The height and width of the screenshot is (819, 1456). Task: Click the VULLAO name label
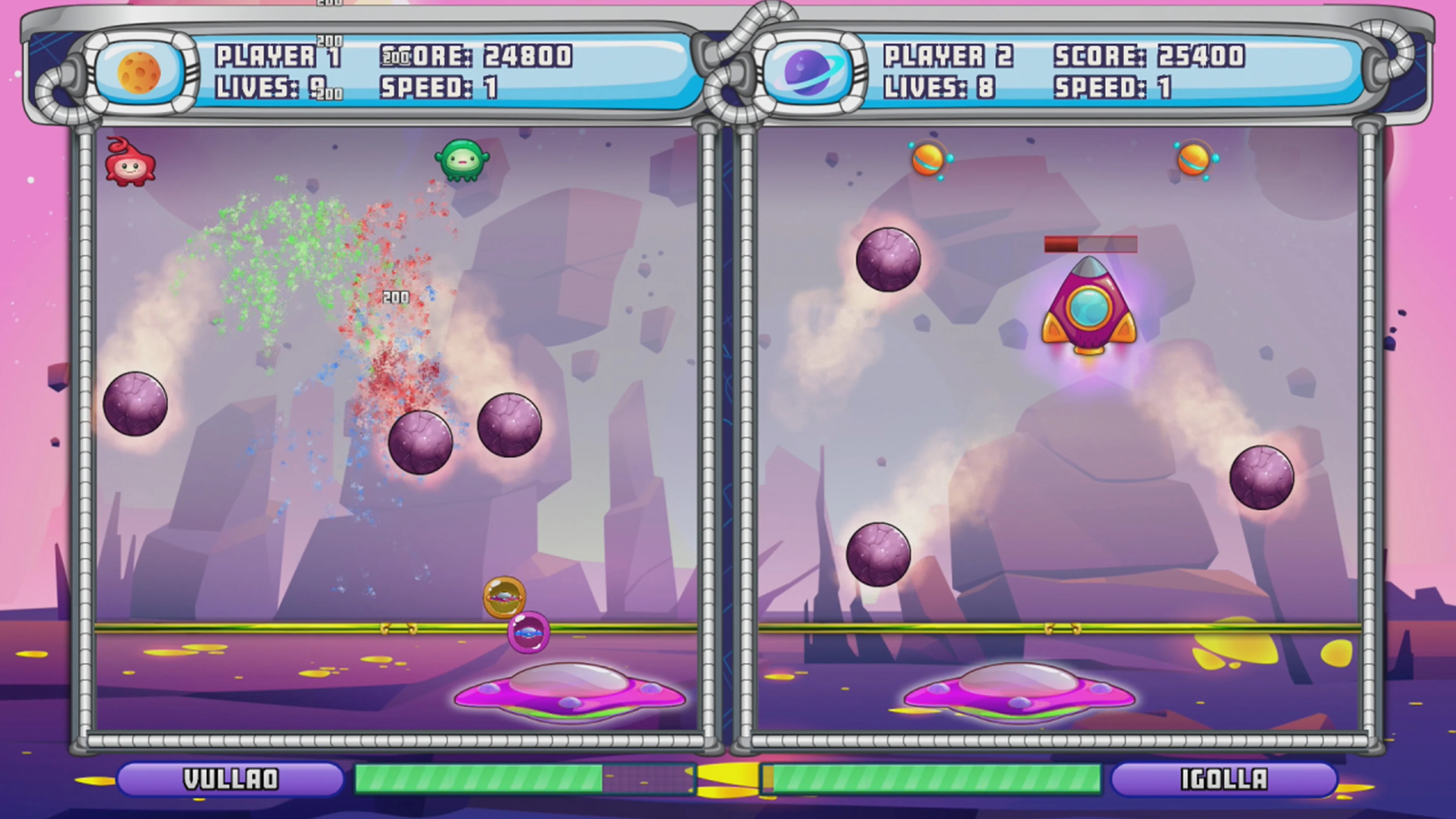(231, 779)
